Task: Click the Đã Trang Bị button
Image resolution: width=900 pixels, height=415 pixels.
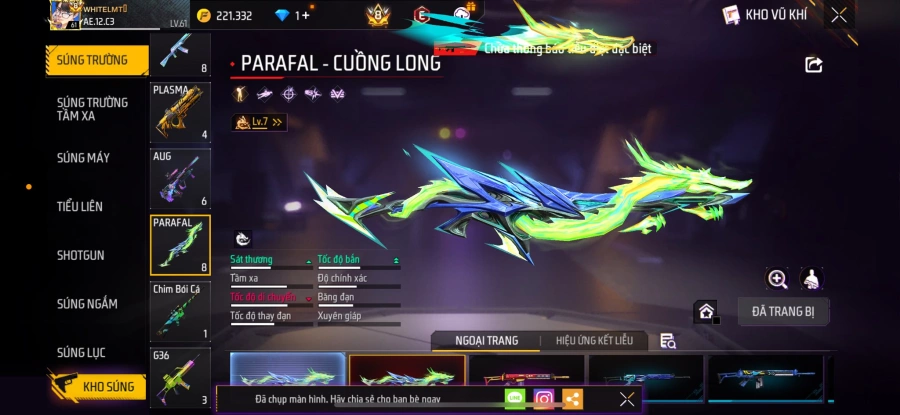Action: pos(783,311)
